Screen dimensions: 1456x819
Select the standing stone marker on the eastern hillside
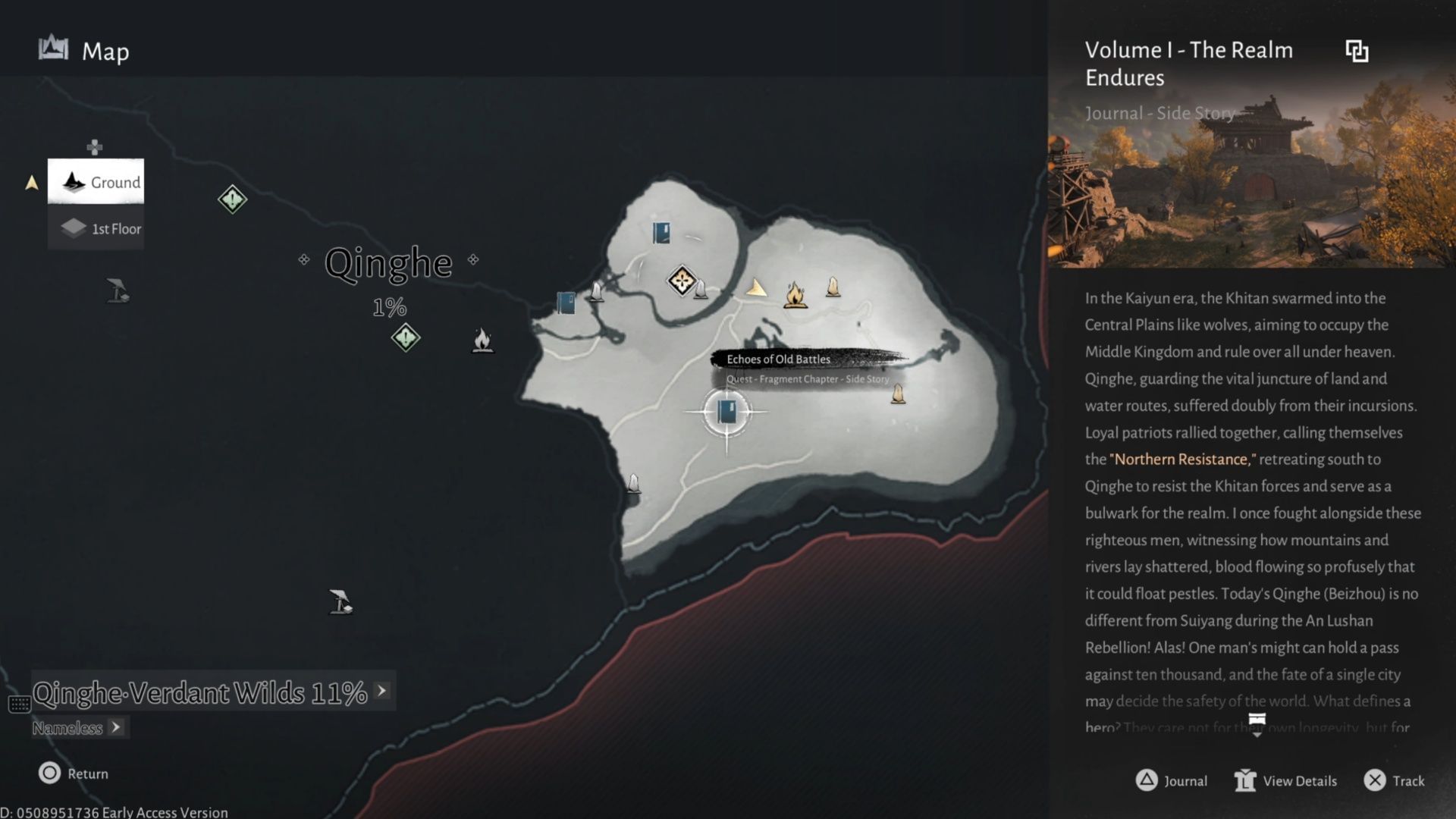point(899,394)
